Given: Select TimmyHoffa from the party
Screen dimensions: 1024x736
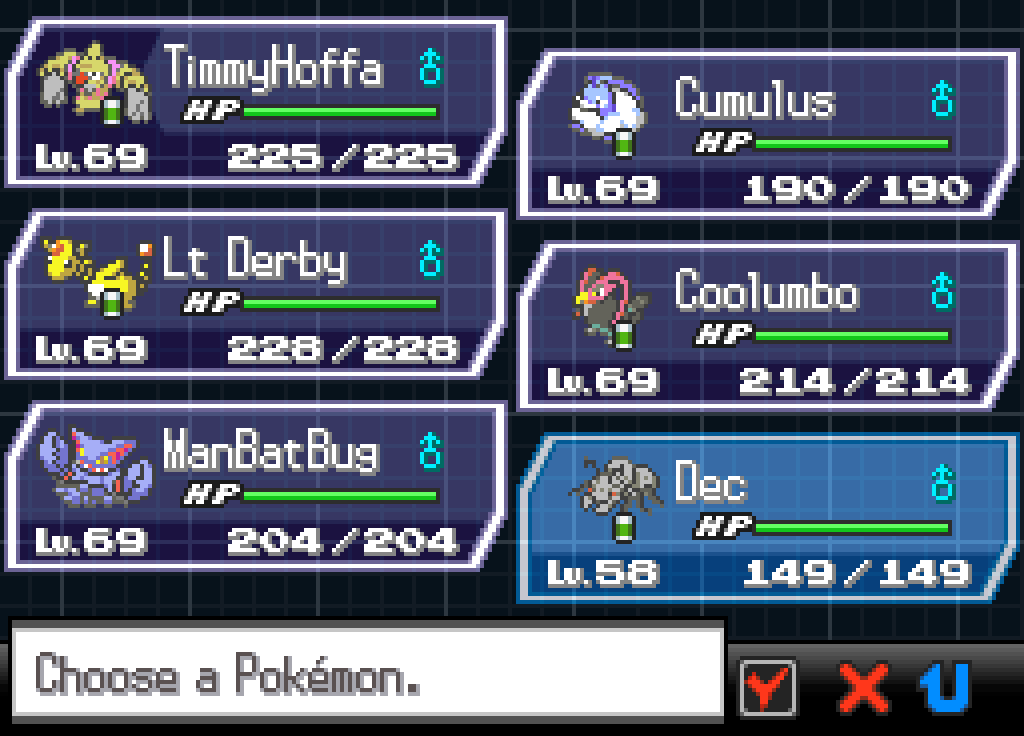Looking at the screenshot, I should coord(255,103).
